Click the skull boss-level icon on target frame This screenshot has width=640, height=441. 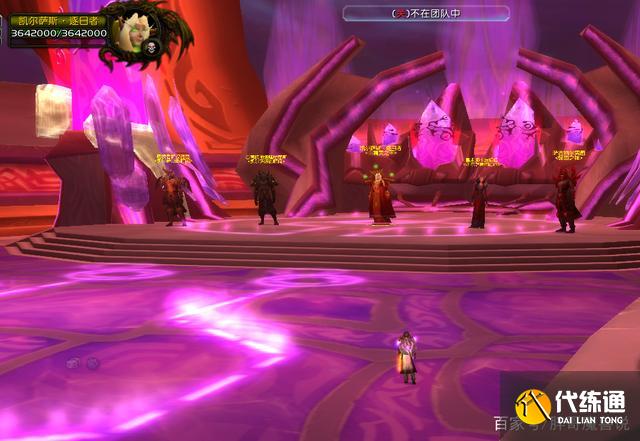(x=153, y=47)
